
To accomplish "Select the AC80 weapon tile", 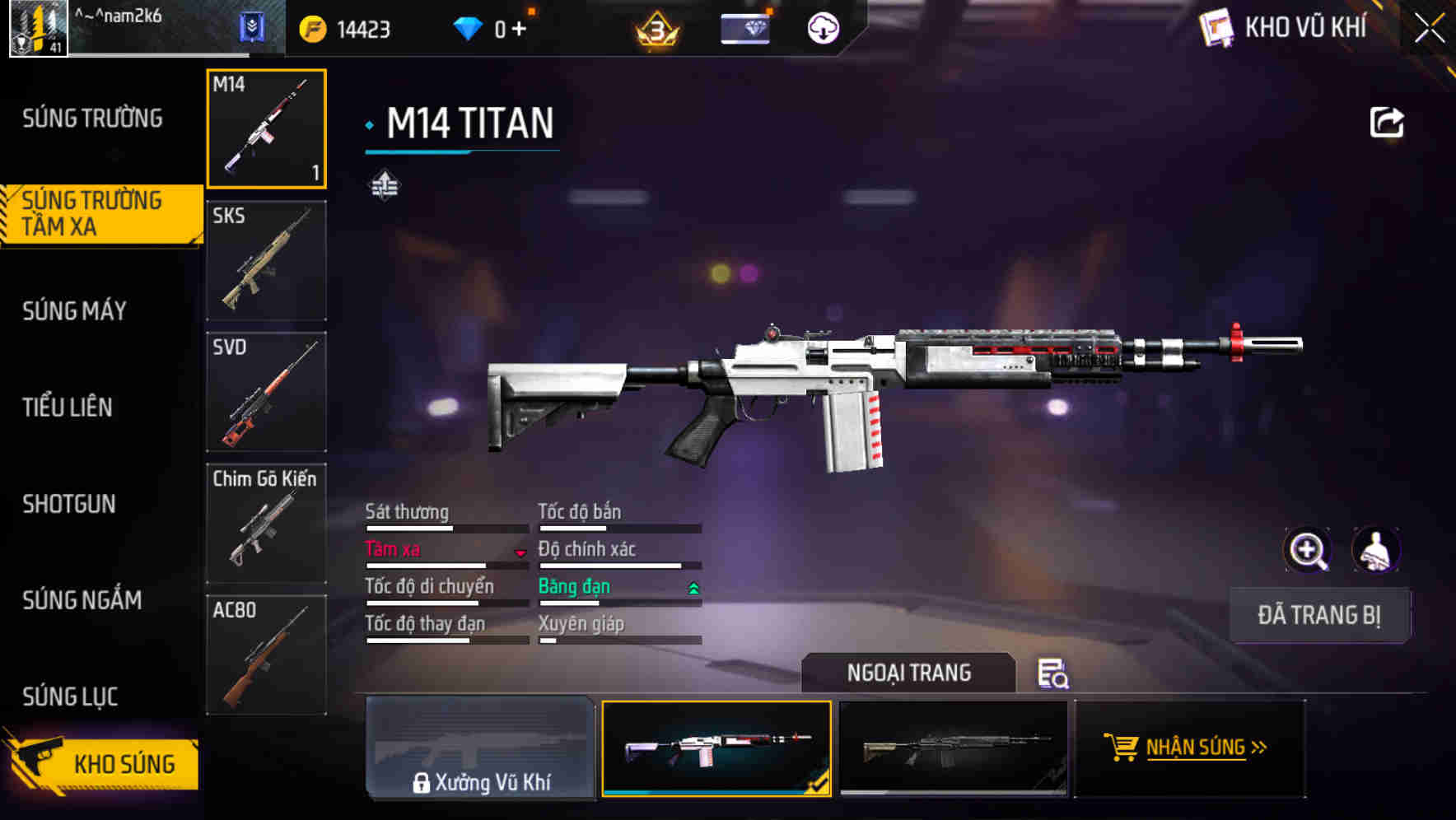I will [266, 655].
